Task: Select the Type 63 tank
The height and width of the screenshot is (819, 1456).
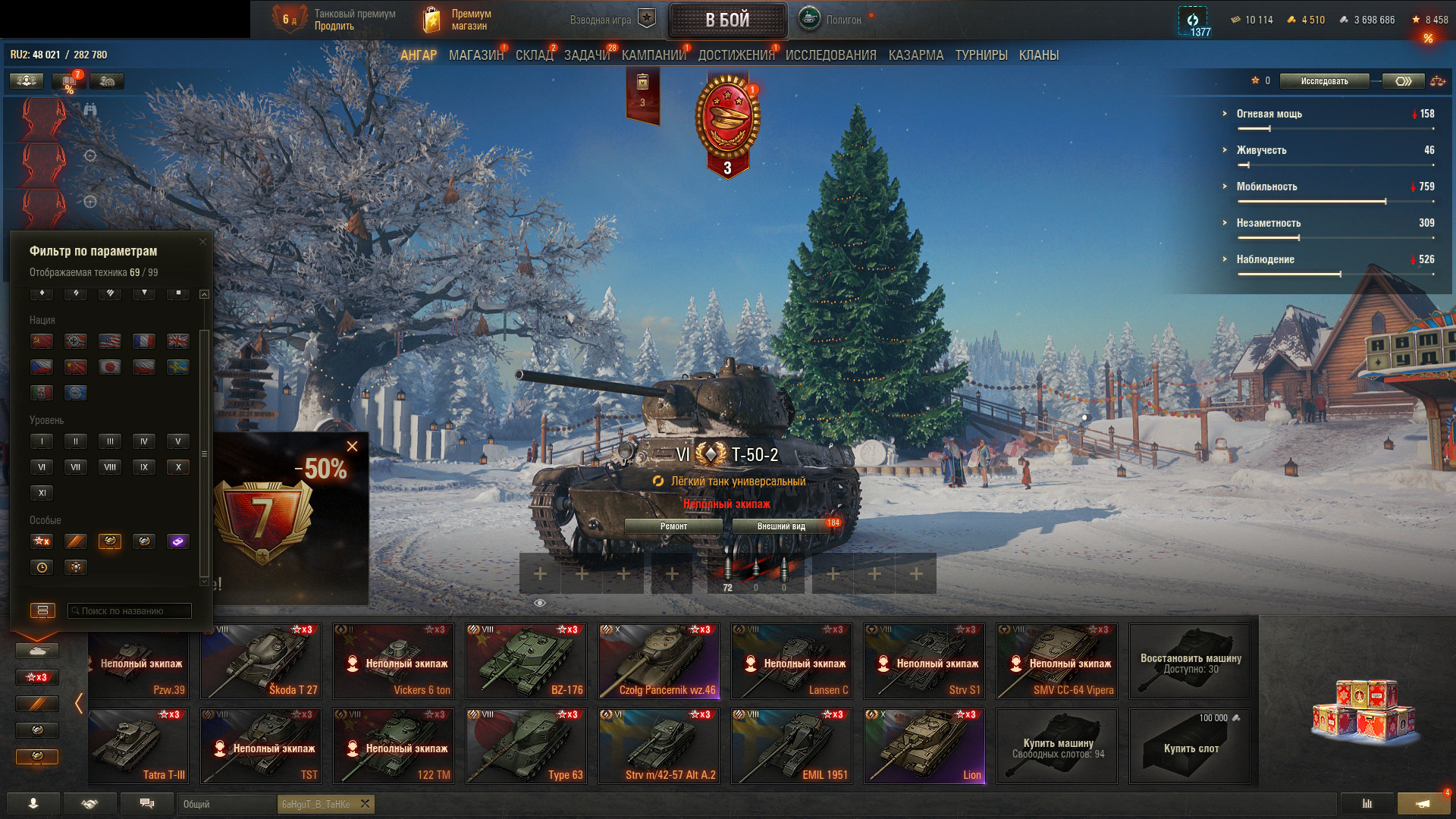Action: [x=526, y=746]
